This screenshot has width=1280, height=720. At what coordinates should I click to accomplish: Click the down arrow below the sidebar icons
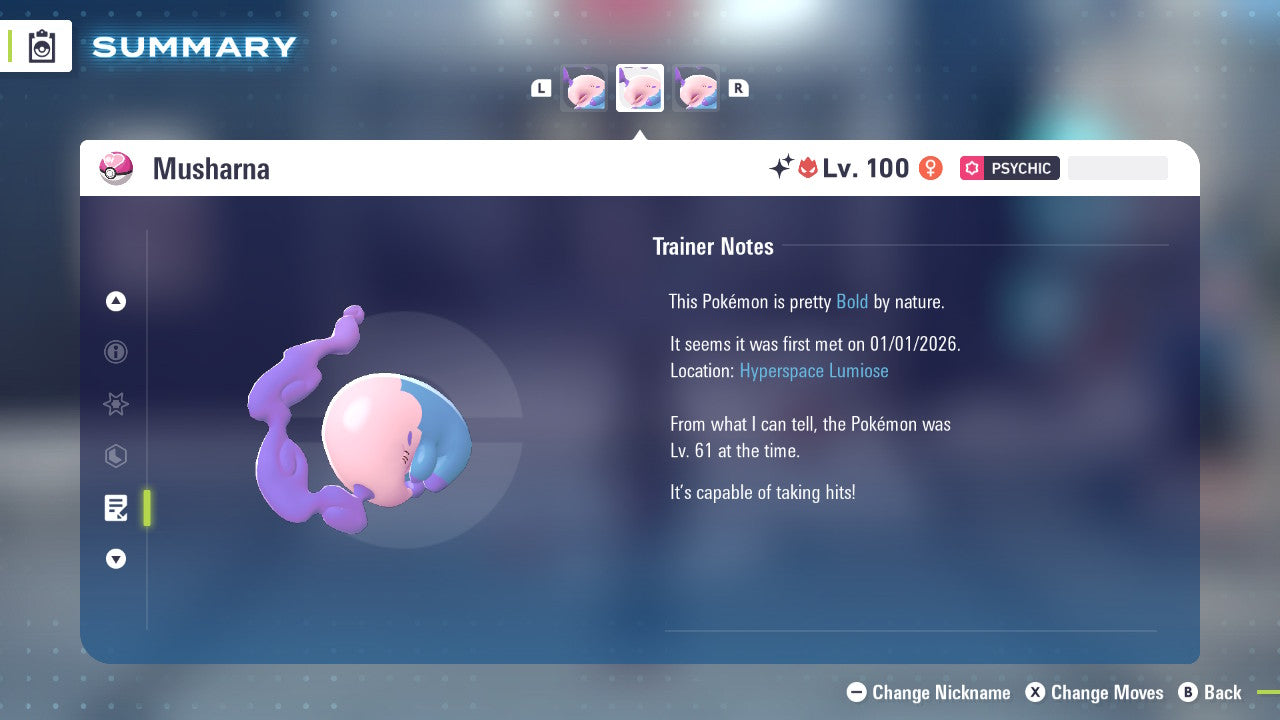point(115,559)
